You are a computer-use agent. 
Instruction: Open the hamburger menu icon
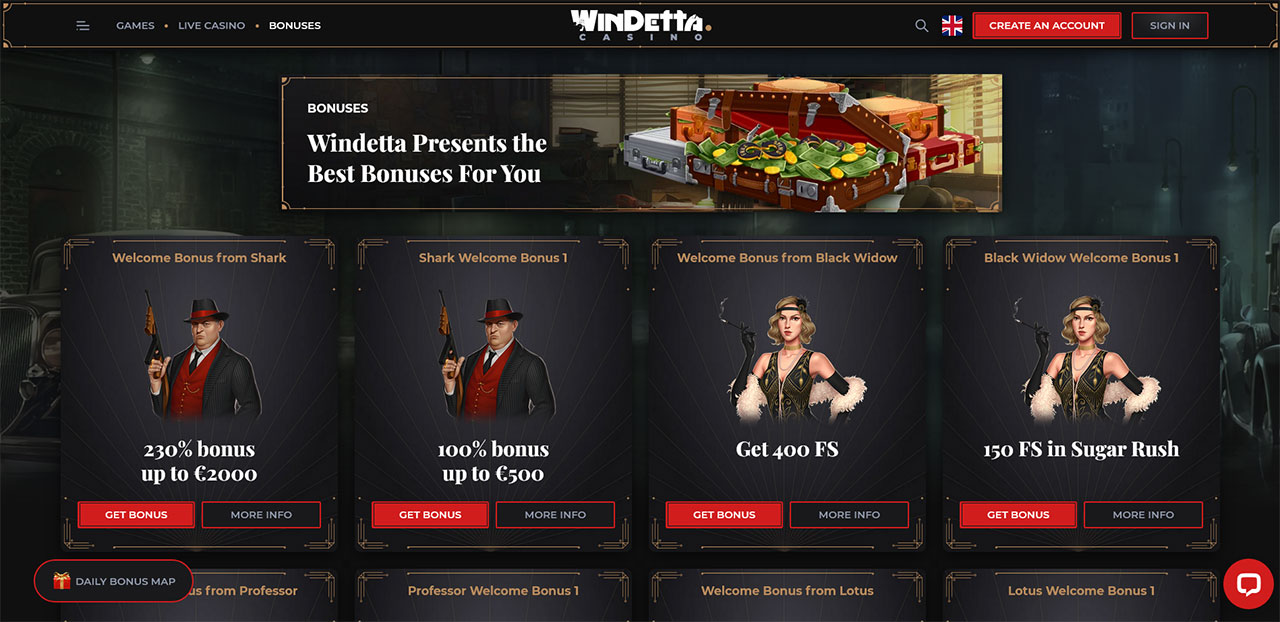[x=83, y=26]
